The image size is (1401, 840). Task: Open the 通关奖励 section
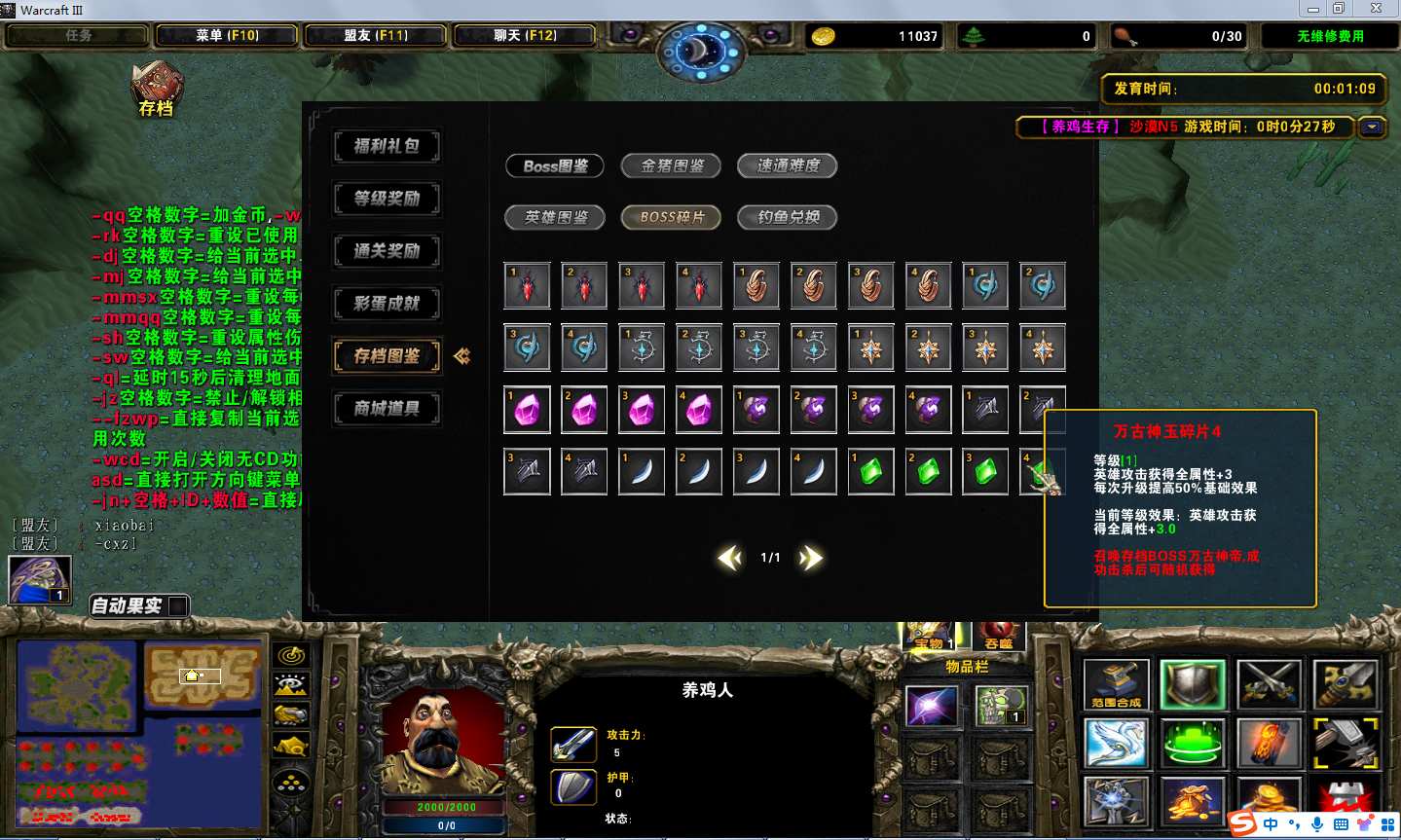[387, 251]
